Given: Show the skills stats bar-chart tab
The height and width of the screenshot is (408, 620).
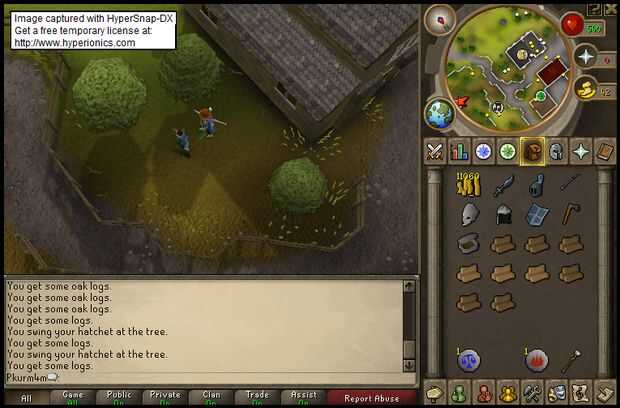Looking at the screenshot, I should [460, 151].
